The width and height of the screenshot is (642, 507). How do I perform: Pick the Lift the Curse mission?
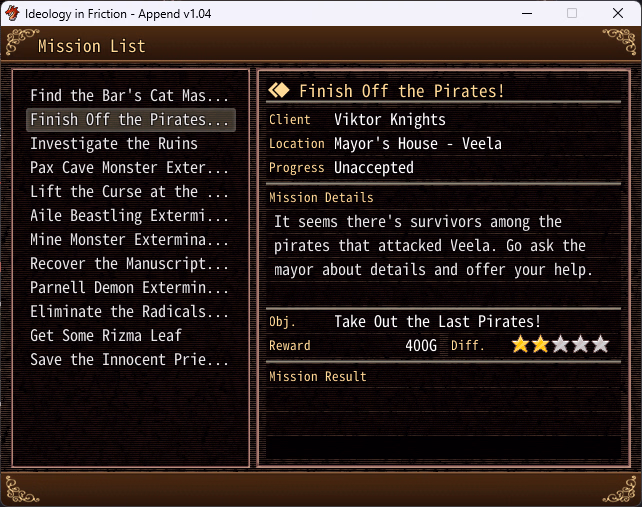[130, 192]
